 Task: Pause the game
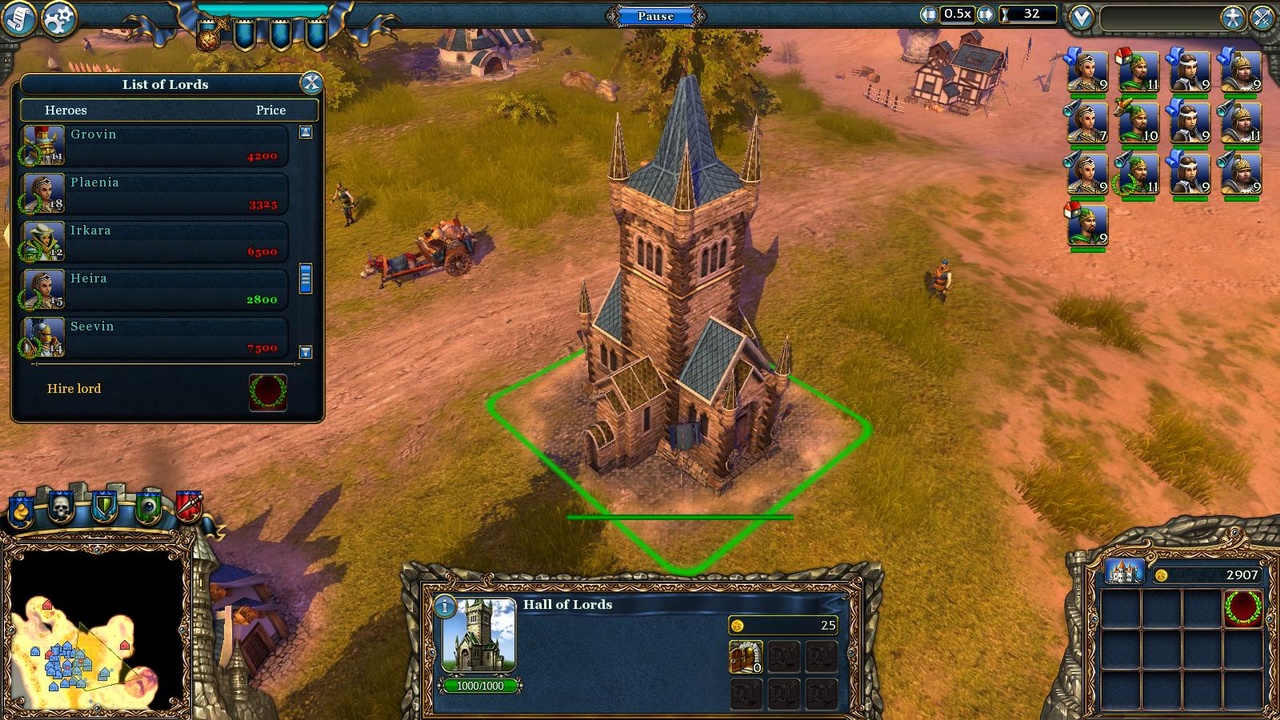655,15
